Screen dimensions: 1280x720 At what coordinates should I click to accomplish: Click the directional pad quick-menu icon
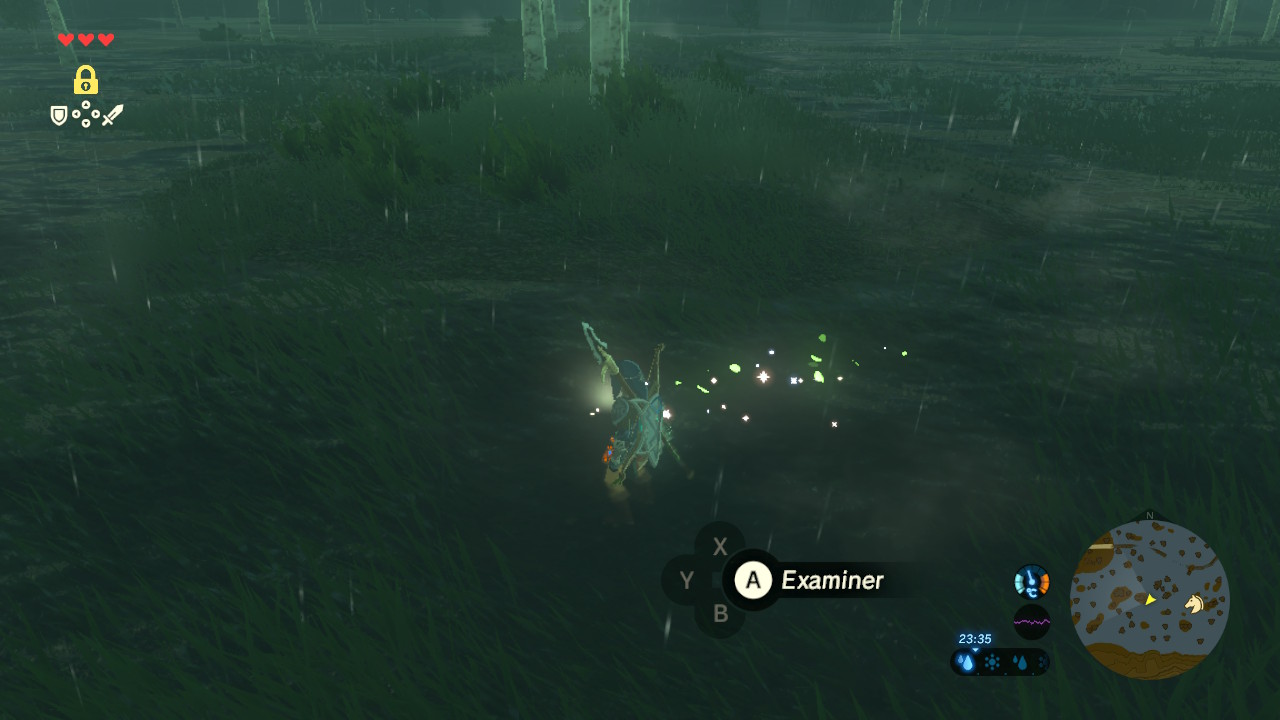(x=86, y=115)
